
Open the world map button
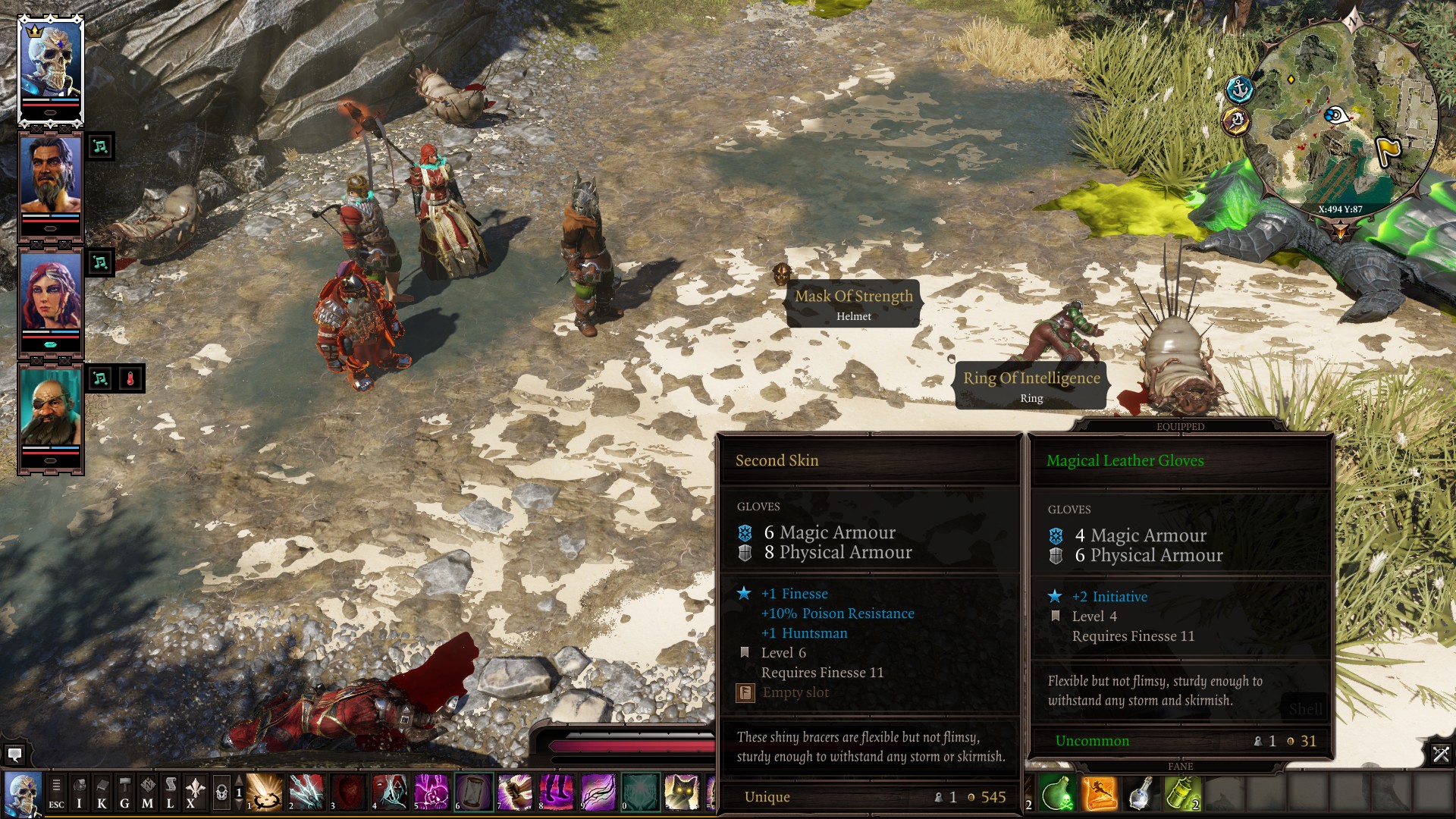click(x=148, y=793)
